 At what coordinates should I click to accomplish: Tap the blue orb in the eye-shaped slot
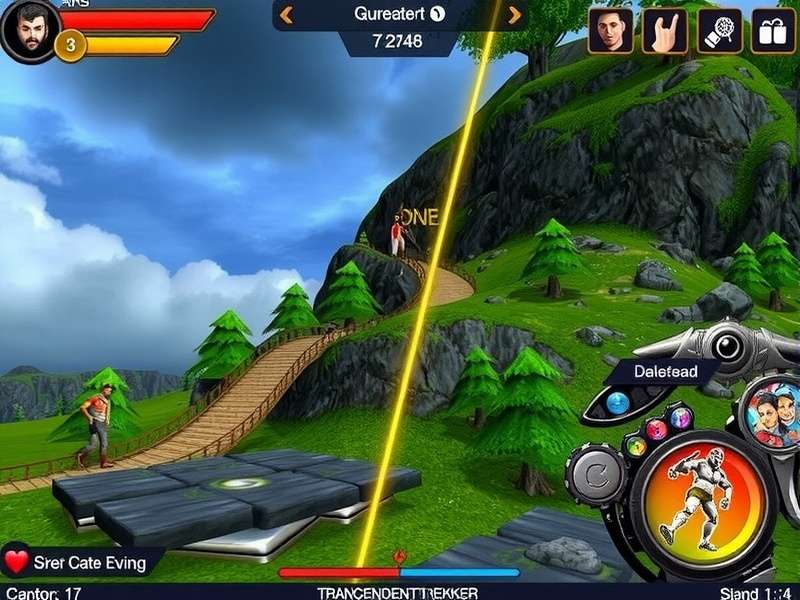pyautogui.click(x=617, y=402)
